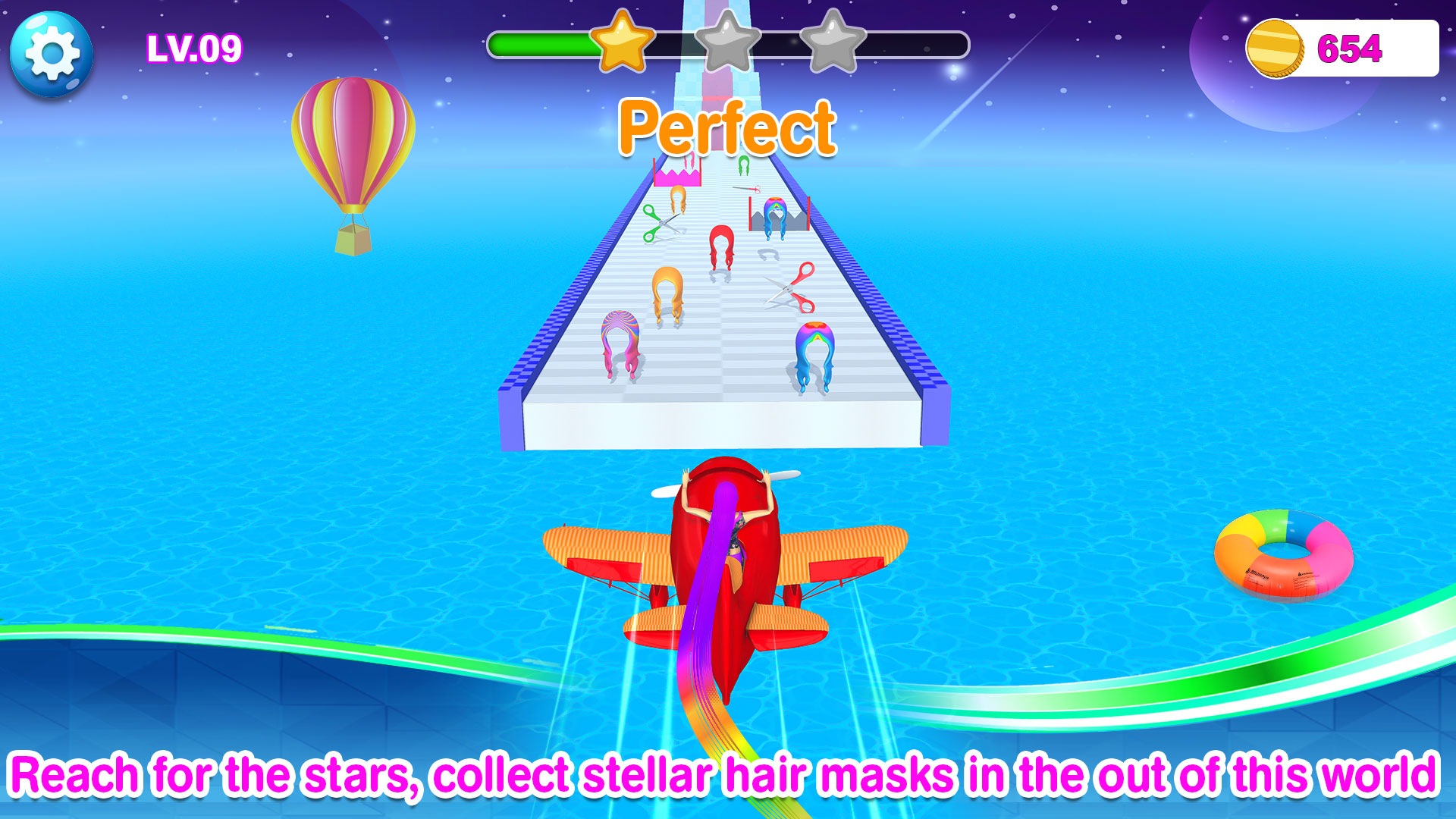Tap the LV.09 level label
The height and width of the screenshot is (819, 1456).
point(193,48)
